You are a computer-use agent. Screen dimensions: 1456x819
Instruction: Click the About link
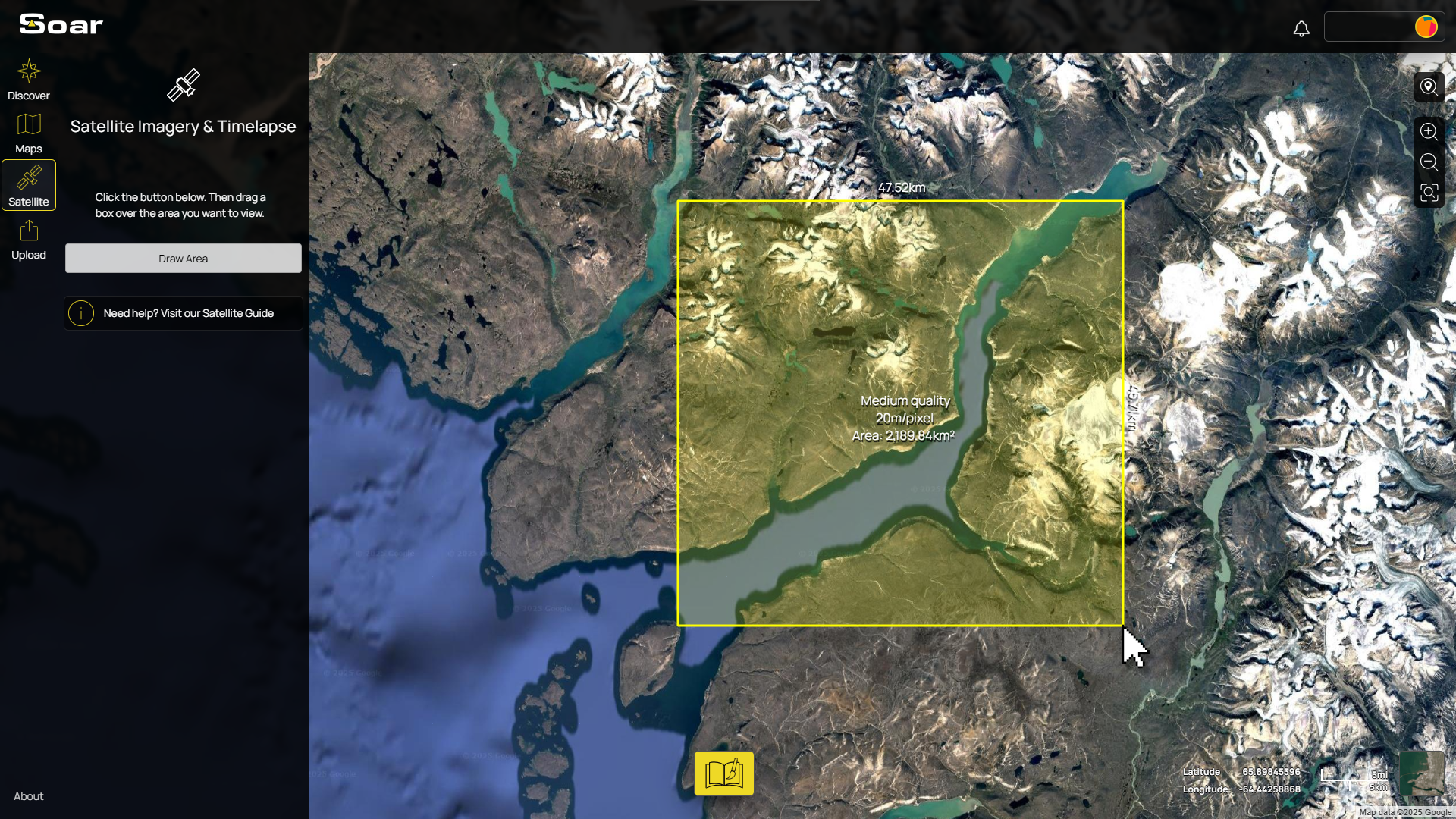point(28,796)
